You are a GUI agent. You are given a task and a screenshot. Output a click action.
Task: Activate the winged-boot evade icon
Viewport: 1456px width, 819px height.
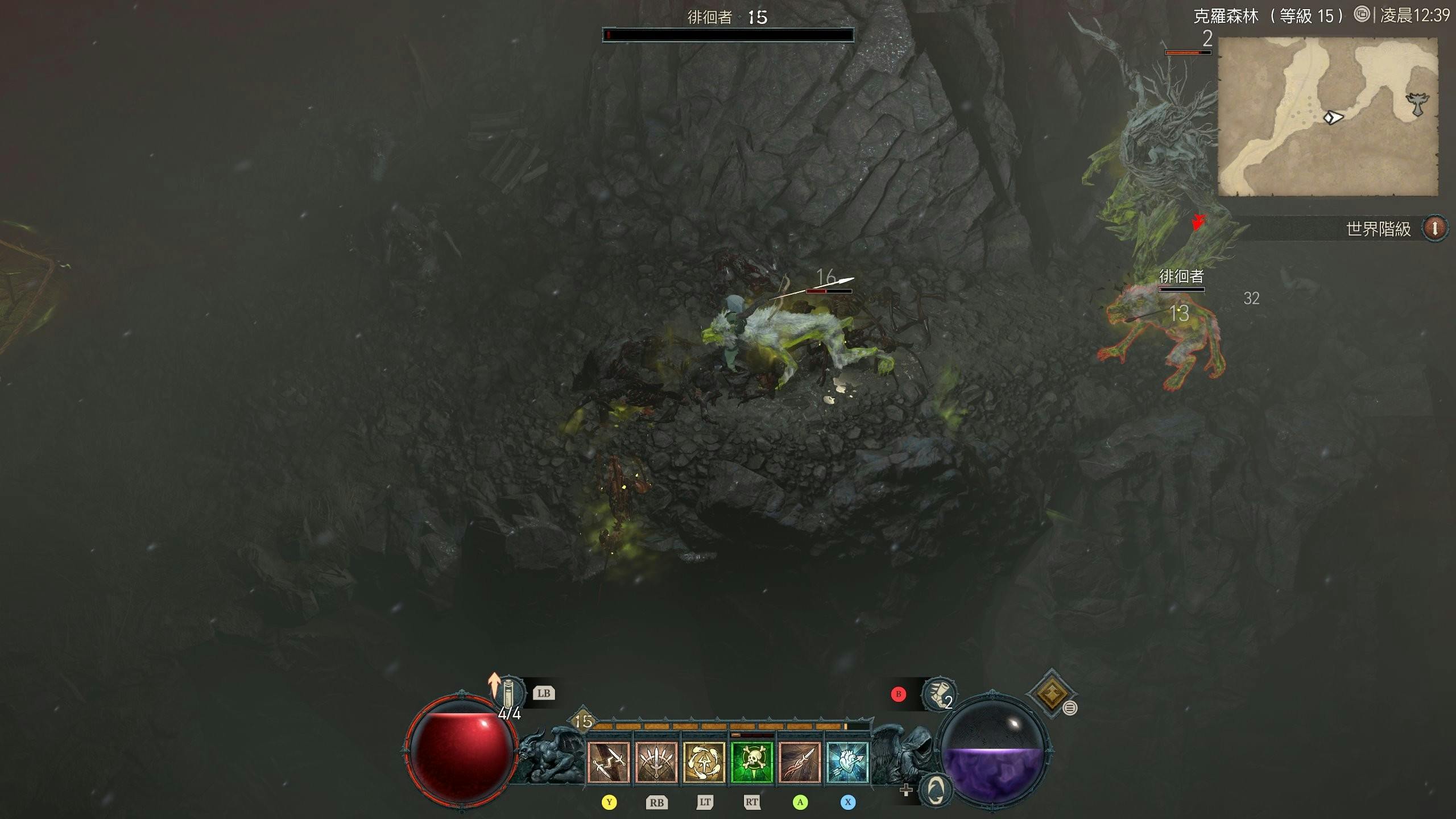pos(937,693)
